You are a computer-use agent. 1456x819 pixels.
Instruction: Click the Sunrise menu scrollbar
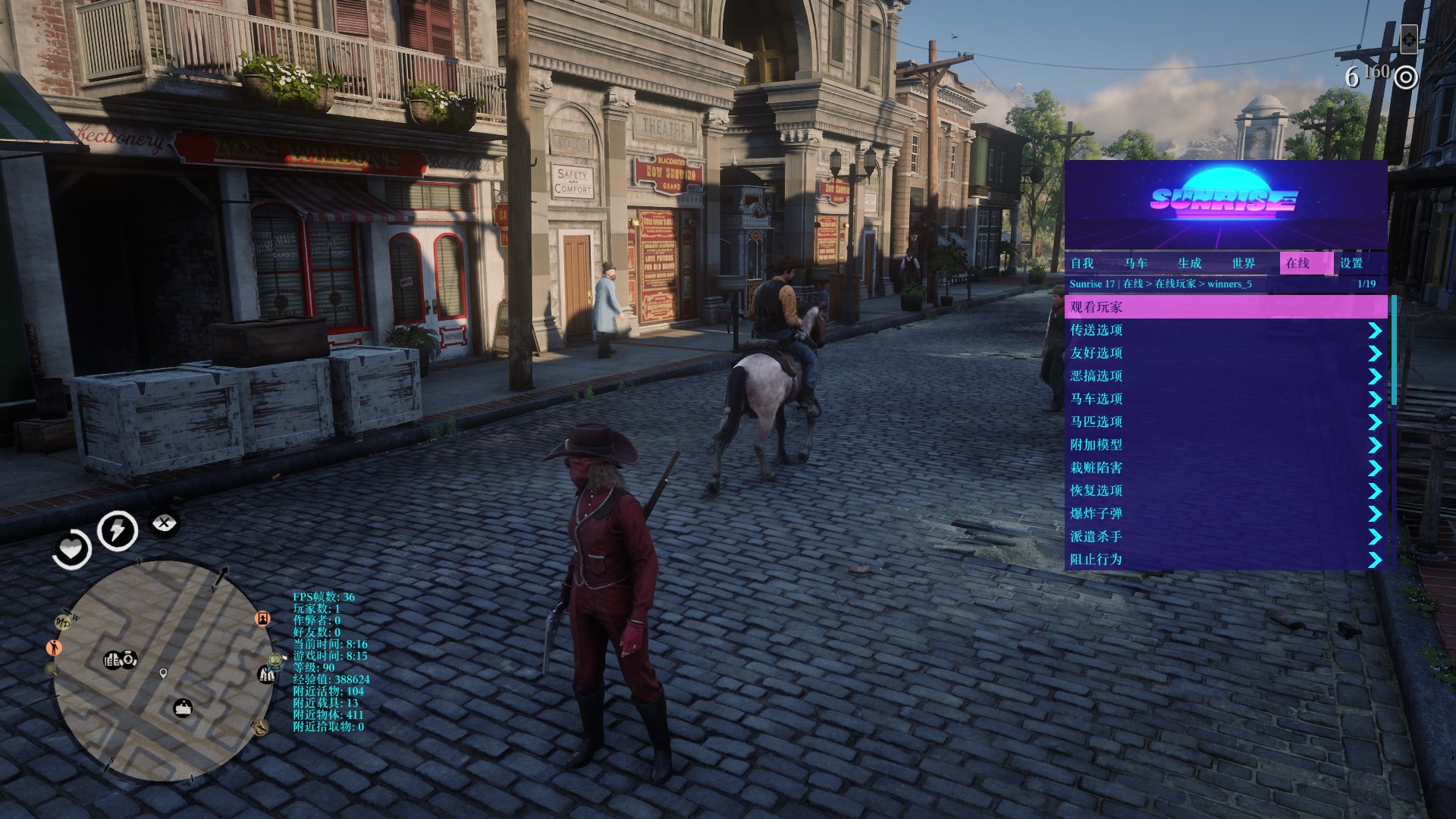pyautogui.click(x=1394, y=350)
